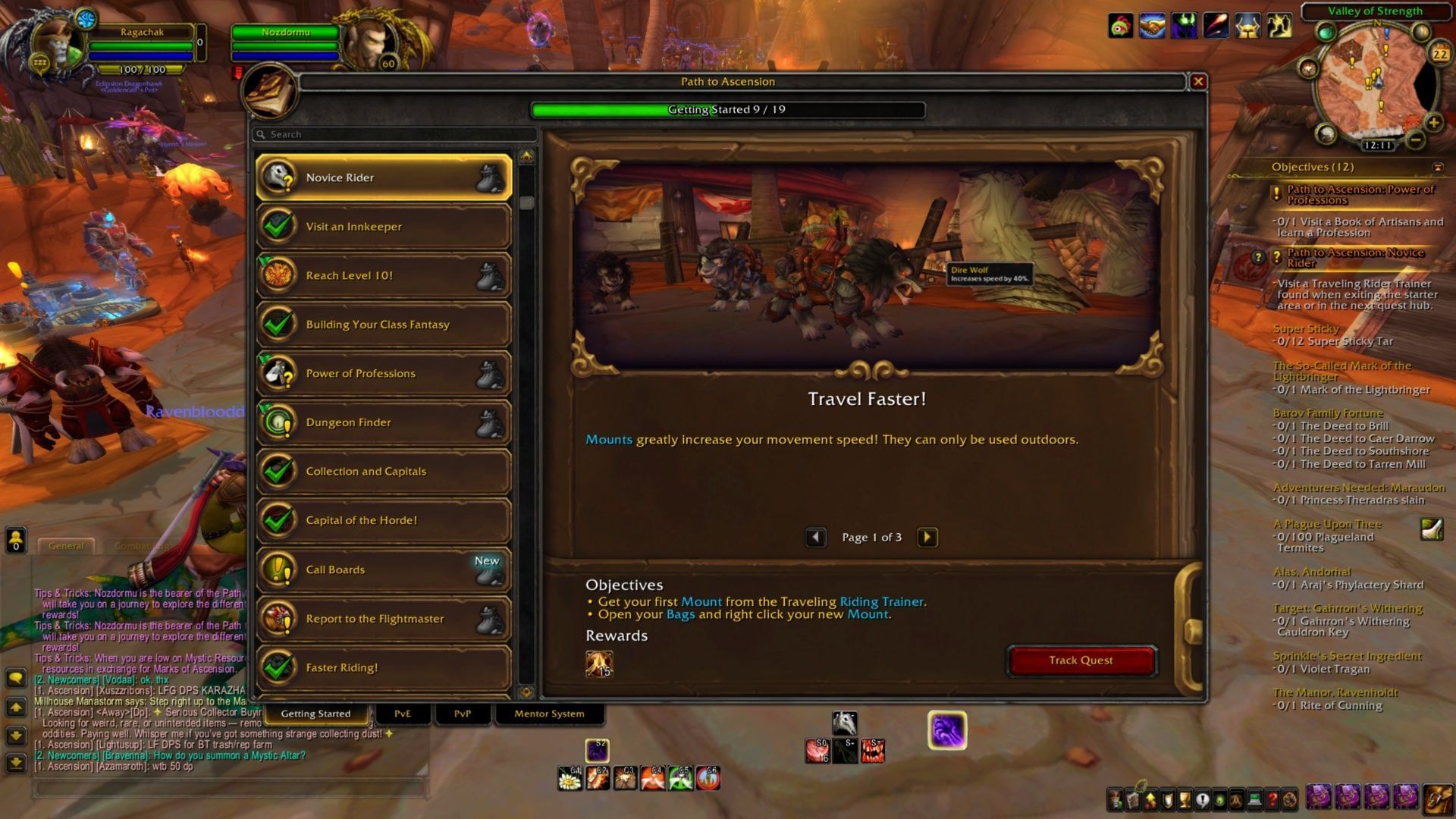
Task: Click the guide Search input field
Action: point(394,134)
